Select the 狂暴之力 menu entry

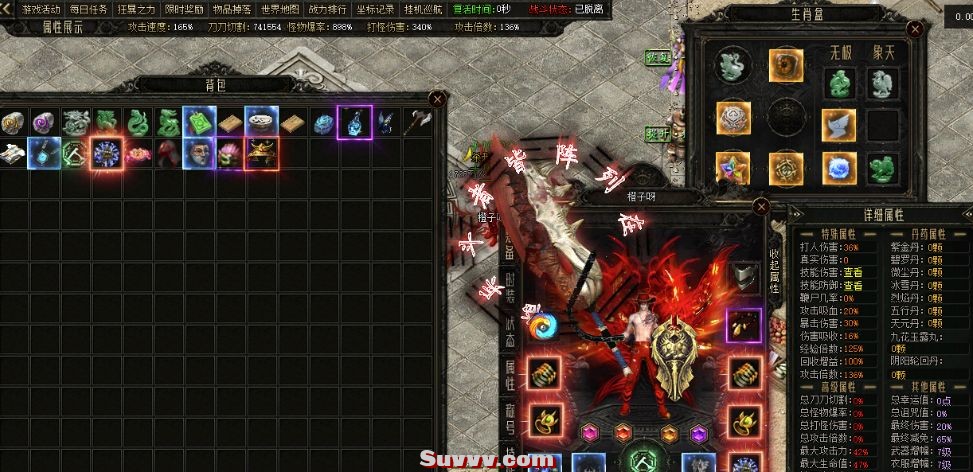(x=135, y=9)
